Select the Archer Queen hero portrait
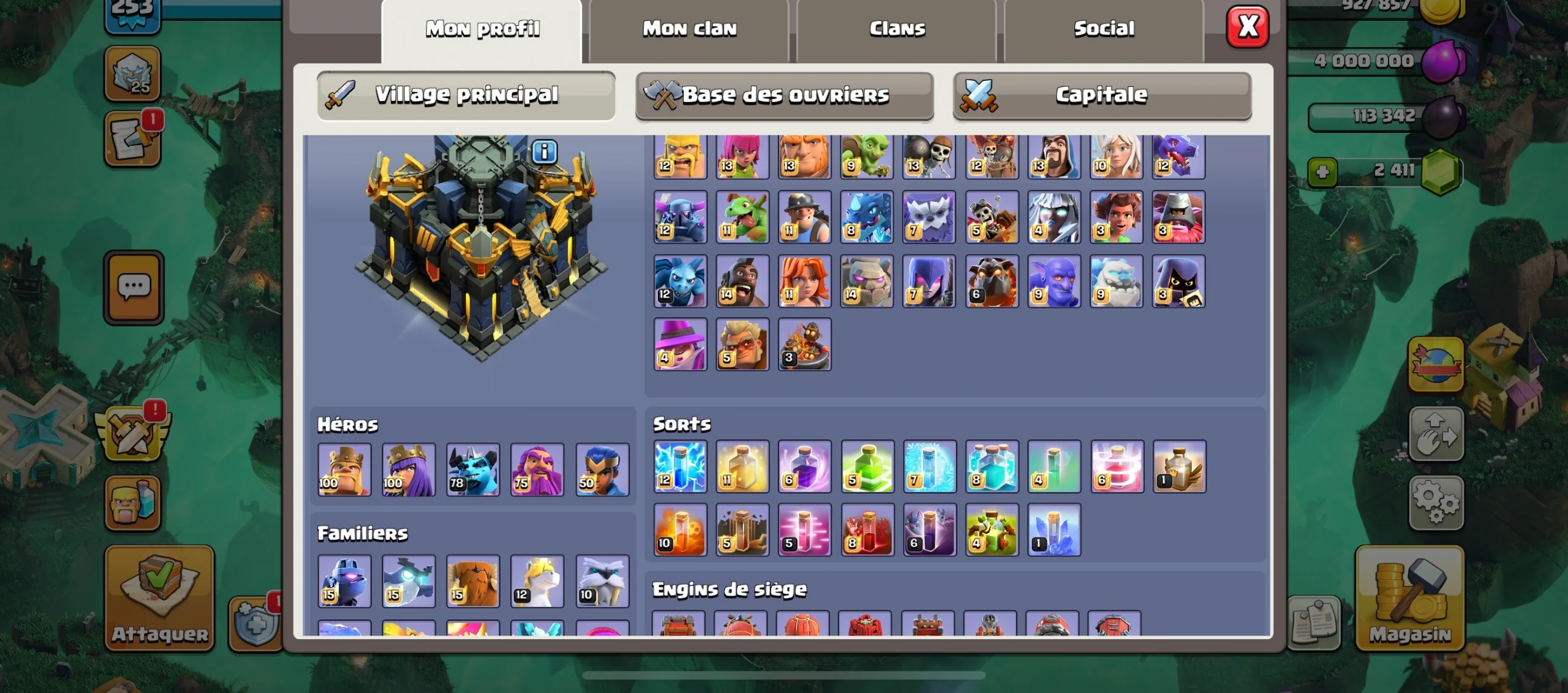The image size is (1568, 693). tap(409, 470)
